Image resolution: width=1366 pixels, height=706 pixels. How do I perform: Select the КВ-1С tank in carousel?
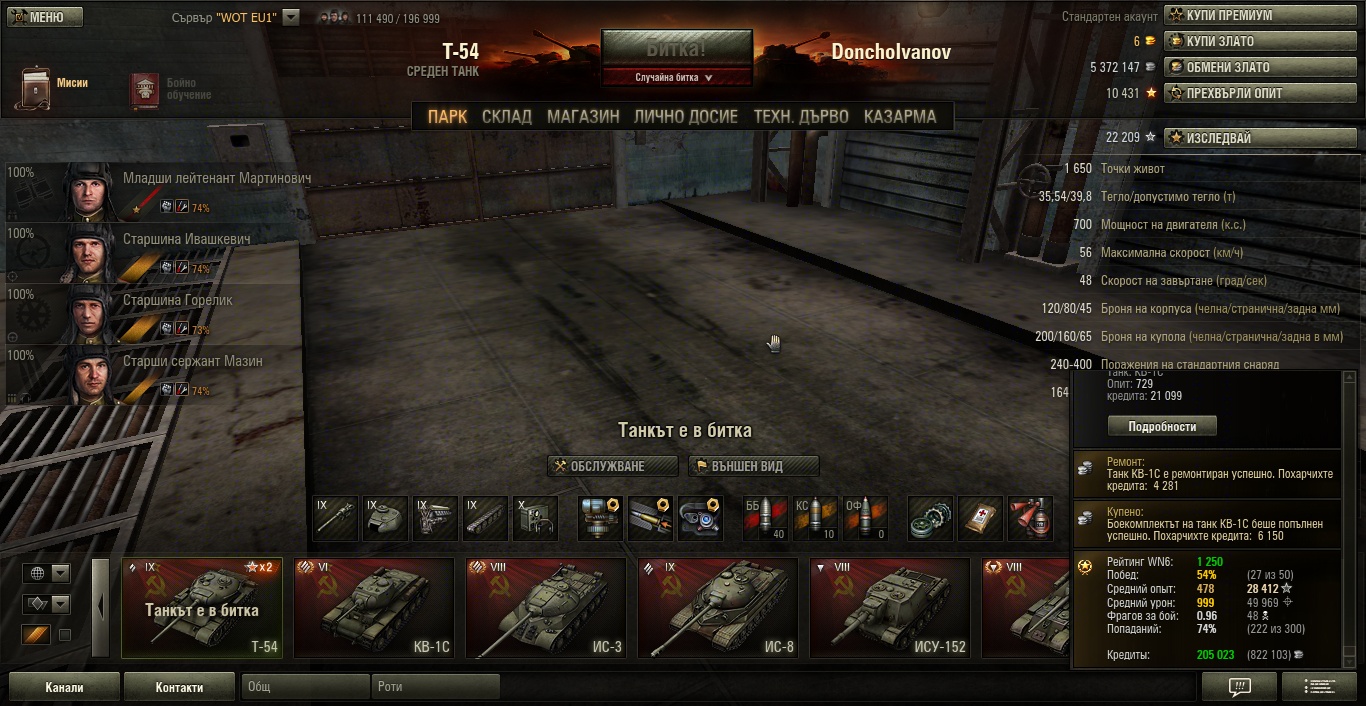[x=374, y=607]
